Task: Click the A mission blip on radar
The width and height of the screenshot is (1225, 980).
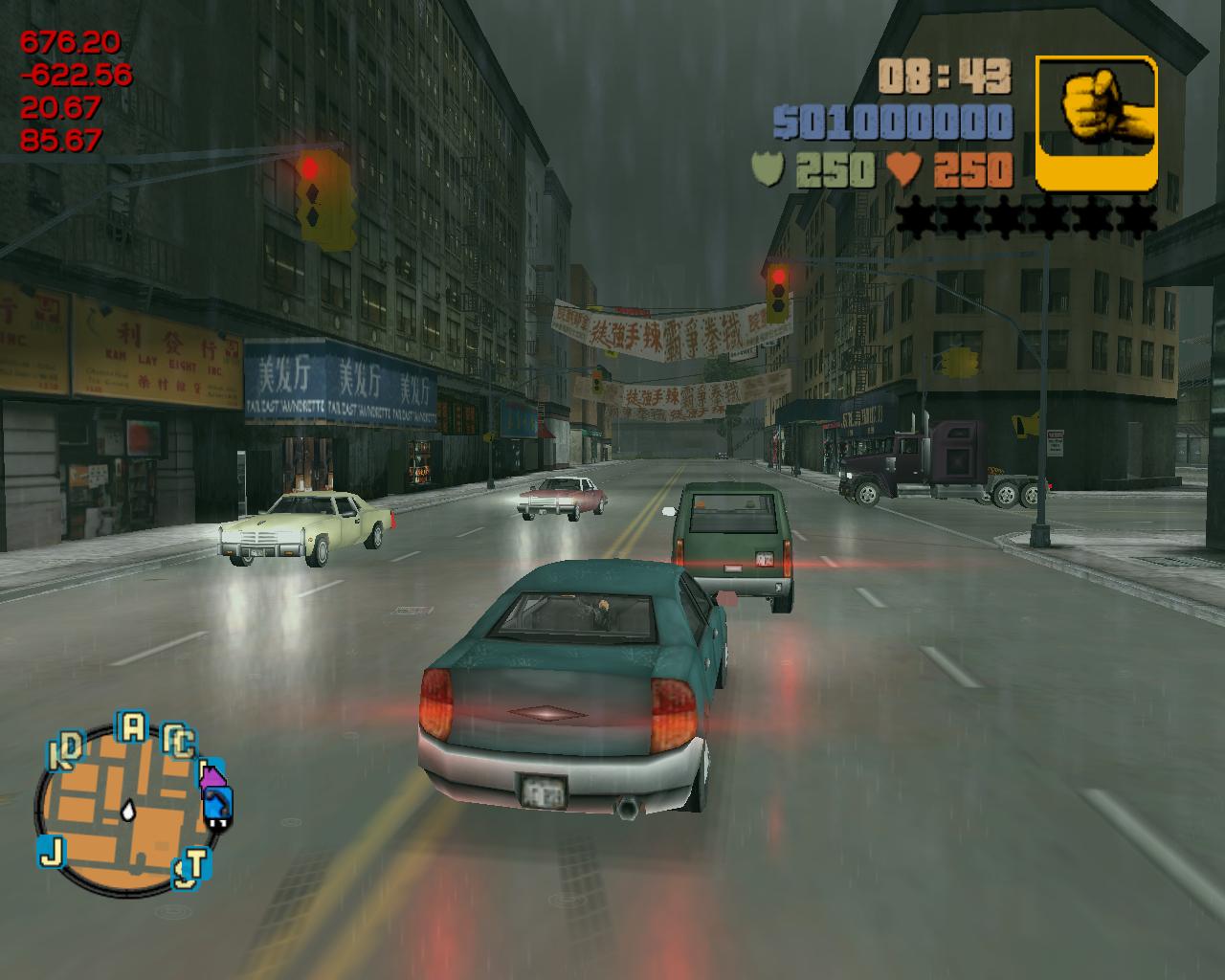Action: click(x=132, y=727)
